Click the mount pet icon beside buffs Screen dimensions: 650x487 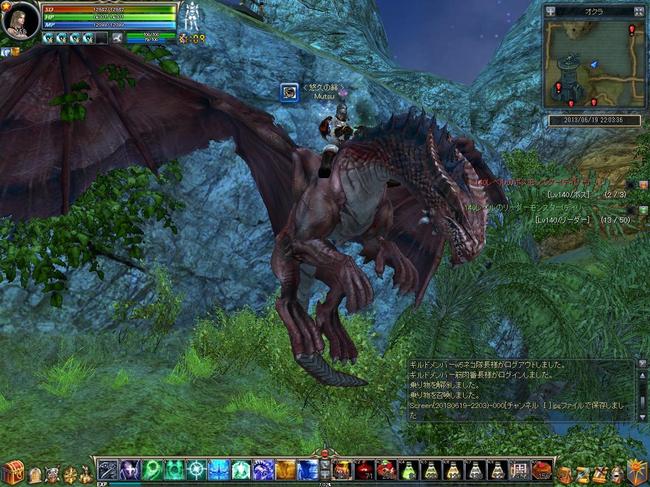click(118, 38)
